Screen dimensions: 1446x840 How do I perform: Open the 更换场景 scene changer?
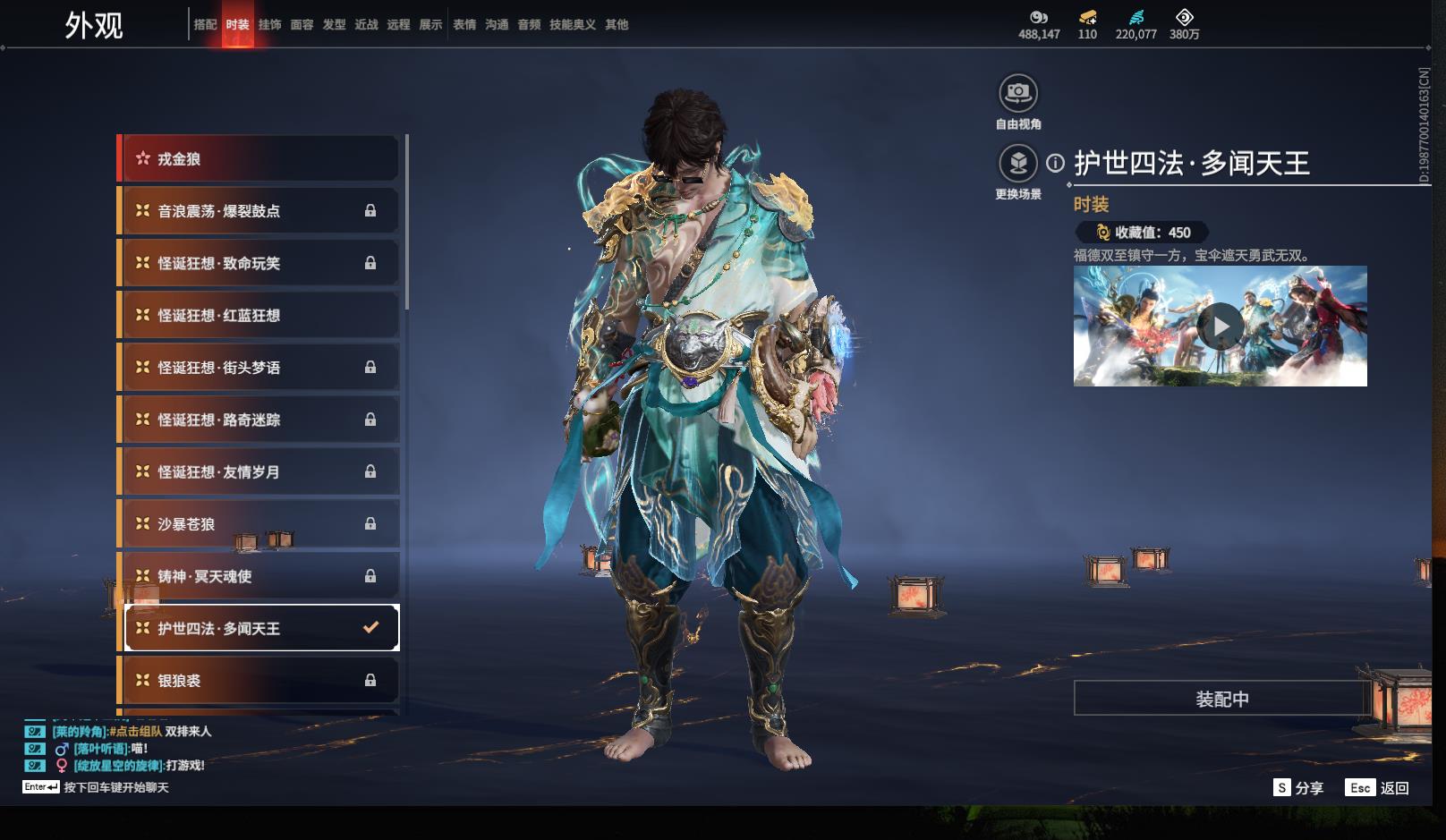tap(1018, 164)
